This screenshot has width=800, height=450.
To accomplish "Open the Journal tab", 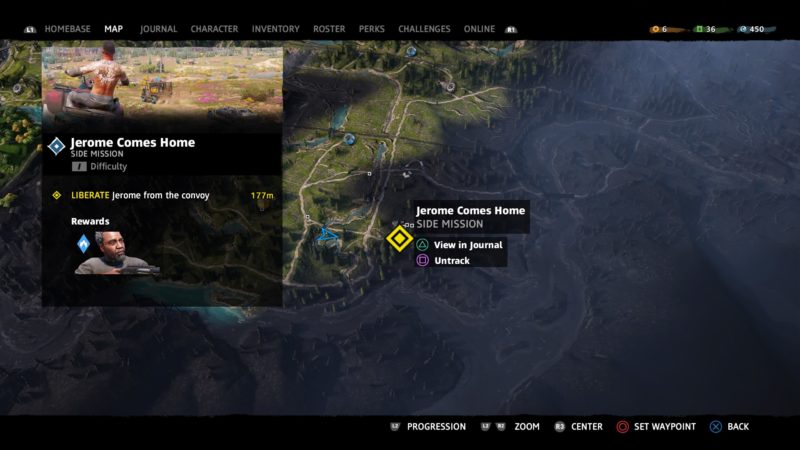I will [x=158, y=29].
